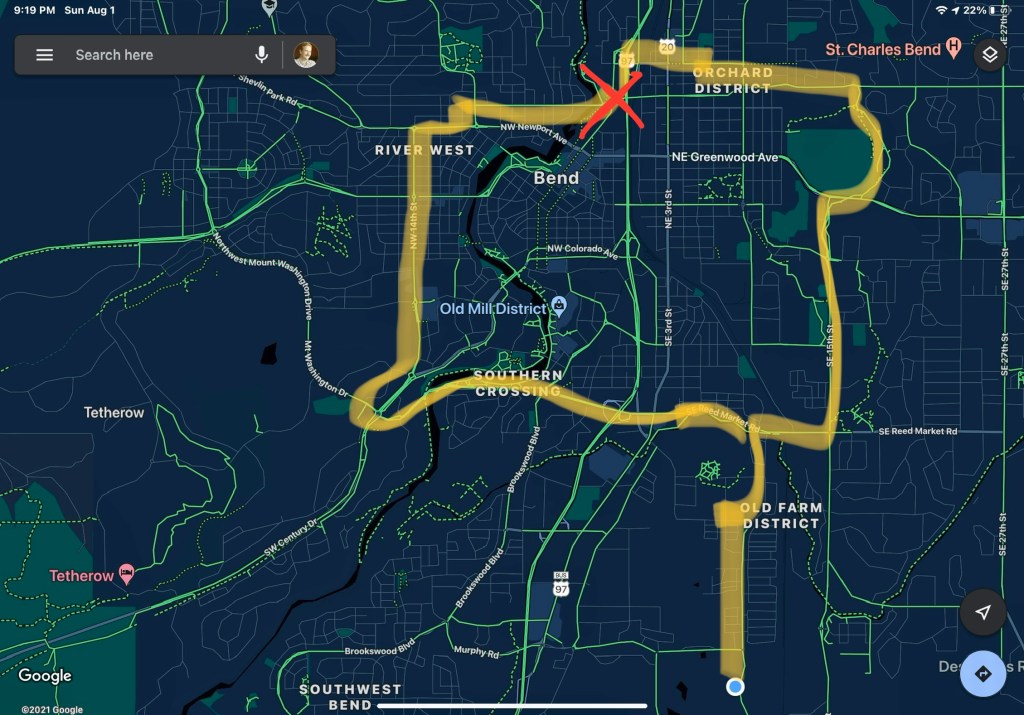Center map with the location arrow button
Viewport: 1024px width, 715px height.
point(983,612)
